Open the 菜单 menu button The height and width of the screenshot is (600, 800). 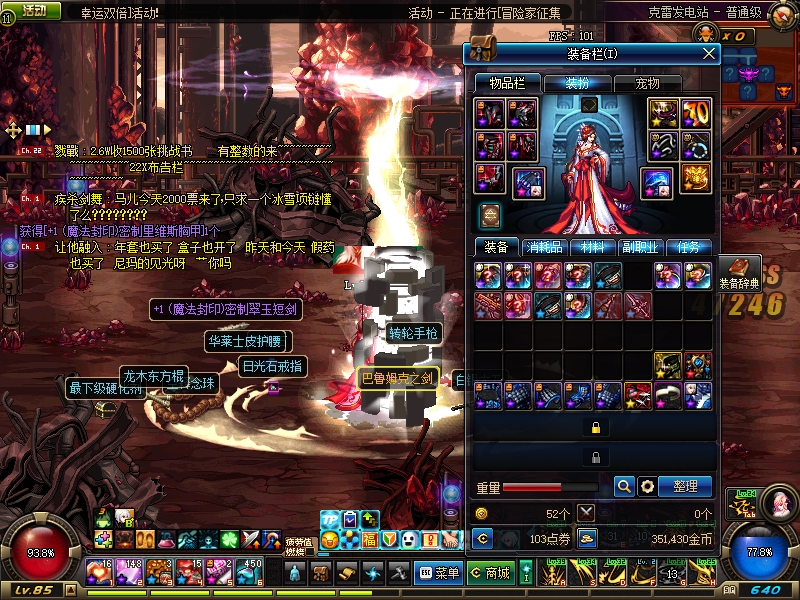tap(438, 573)
